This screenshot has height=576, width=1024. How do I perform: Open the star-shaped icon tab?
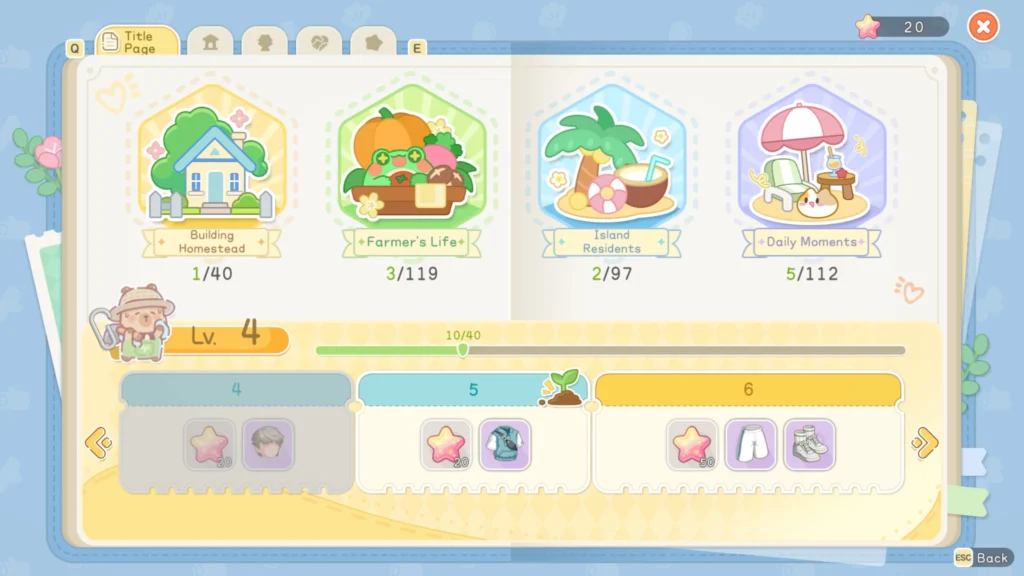click(x=373, y=43)
